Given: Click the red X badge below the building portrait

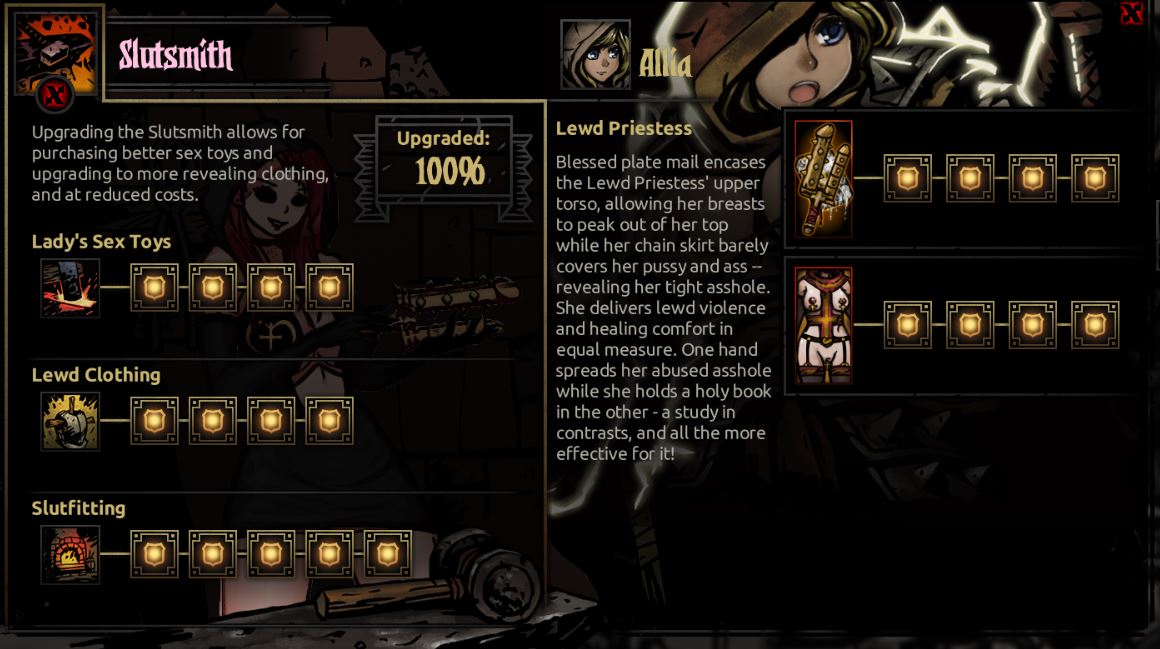Looking at the screenshot, I should coord(57,97).
